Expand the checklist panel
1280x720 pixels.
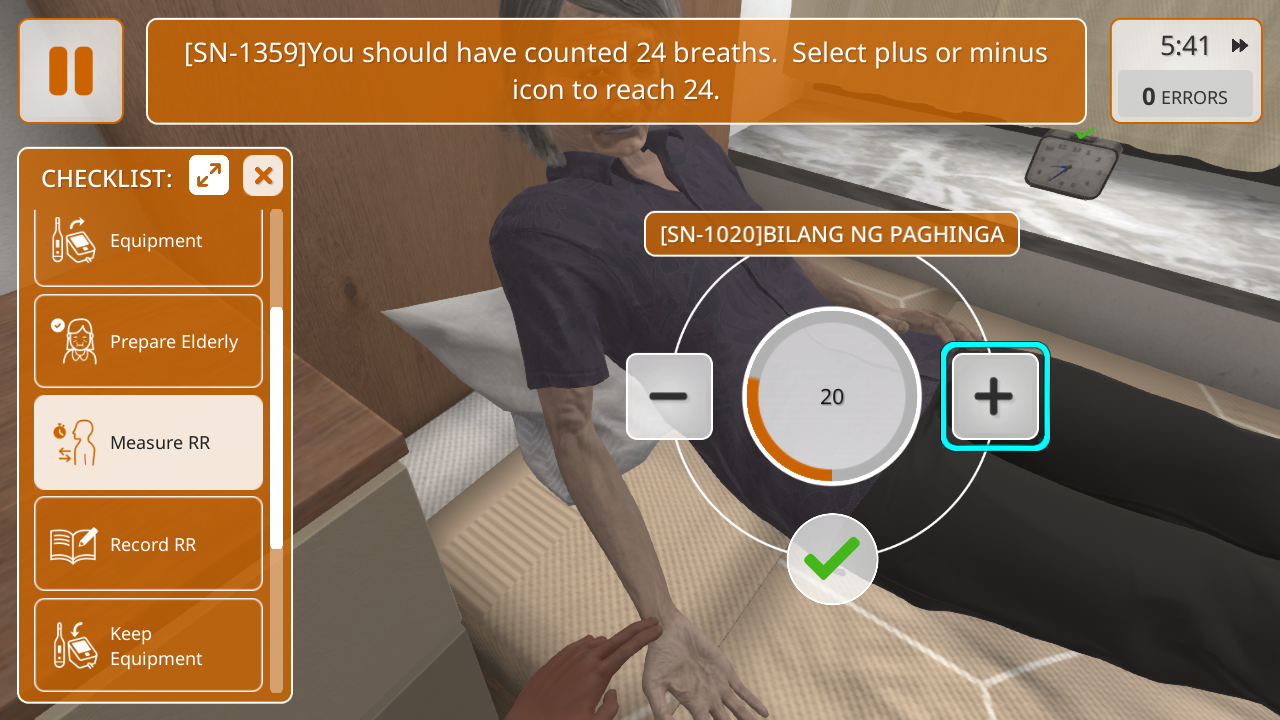coord(209,176)
